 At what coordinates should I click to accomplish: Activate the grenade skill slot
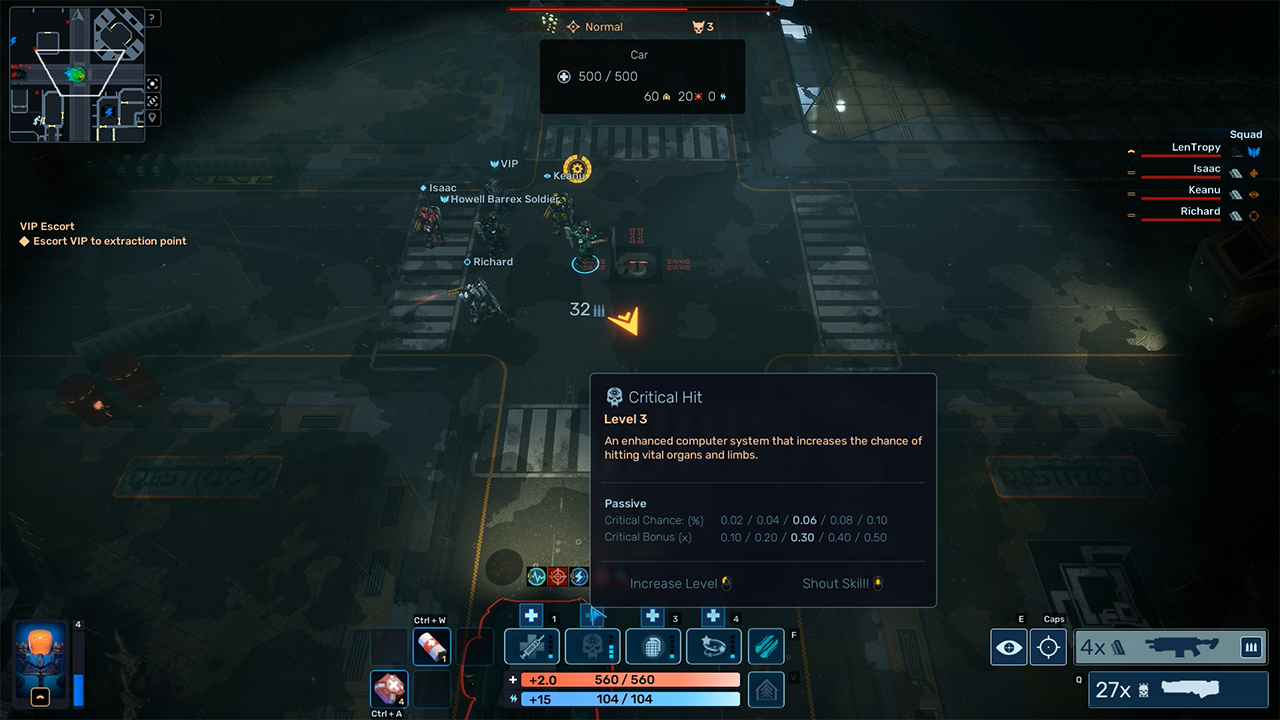(652, 647)
